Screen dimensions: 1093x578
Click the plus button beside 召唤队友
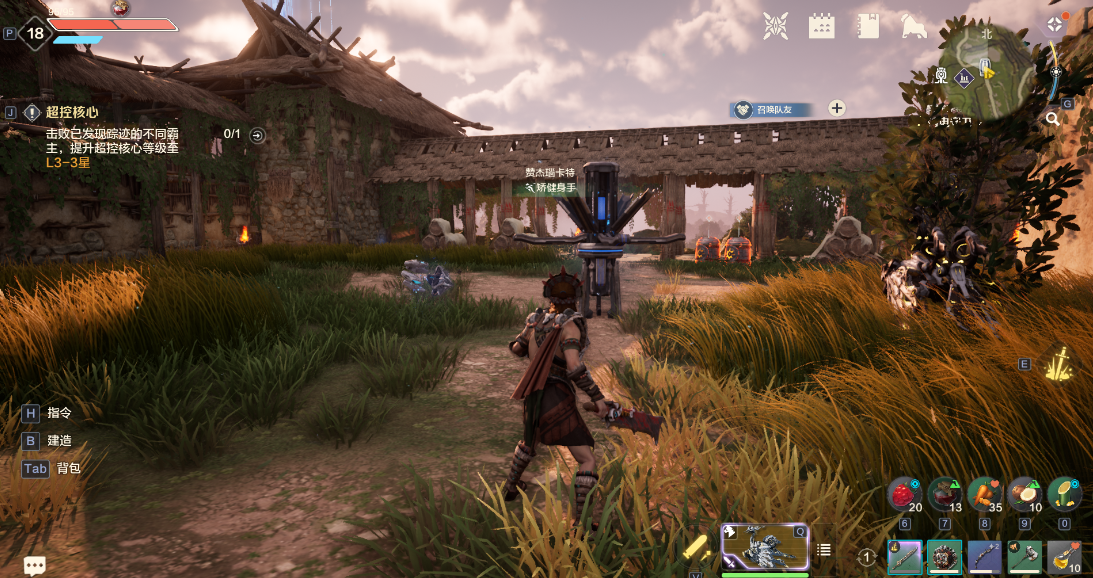(x=837, y=109)
